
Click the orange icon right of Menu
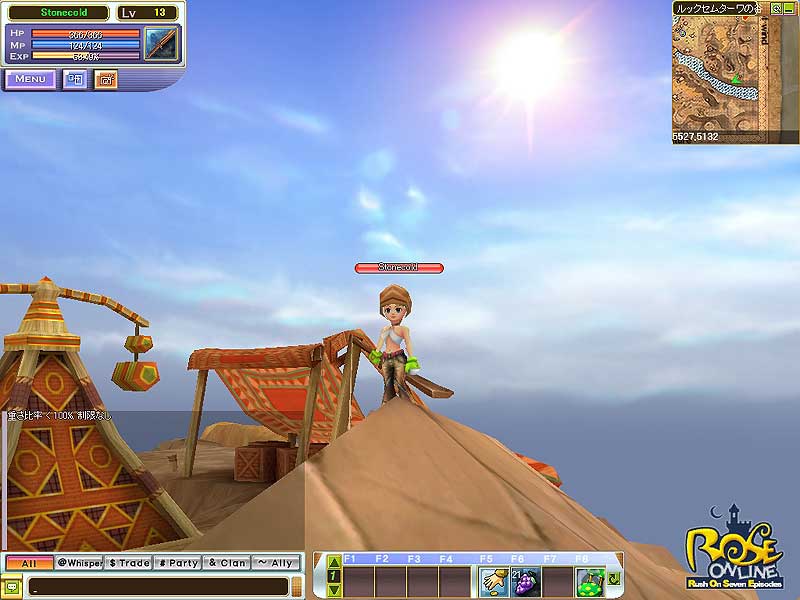coord(106,79)
